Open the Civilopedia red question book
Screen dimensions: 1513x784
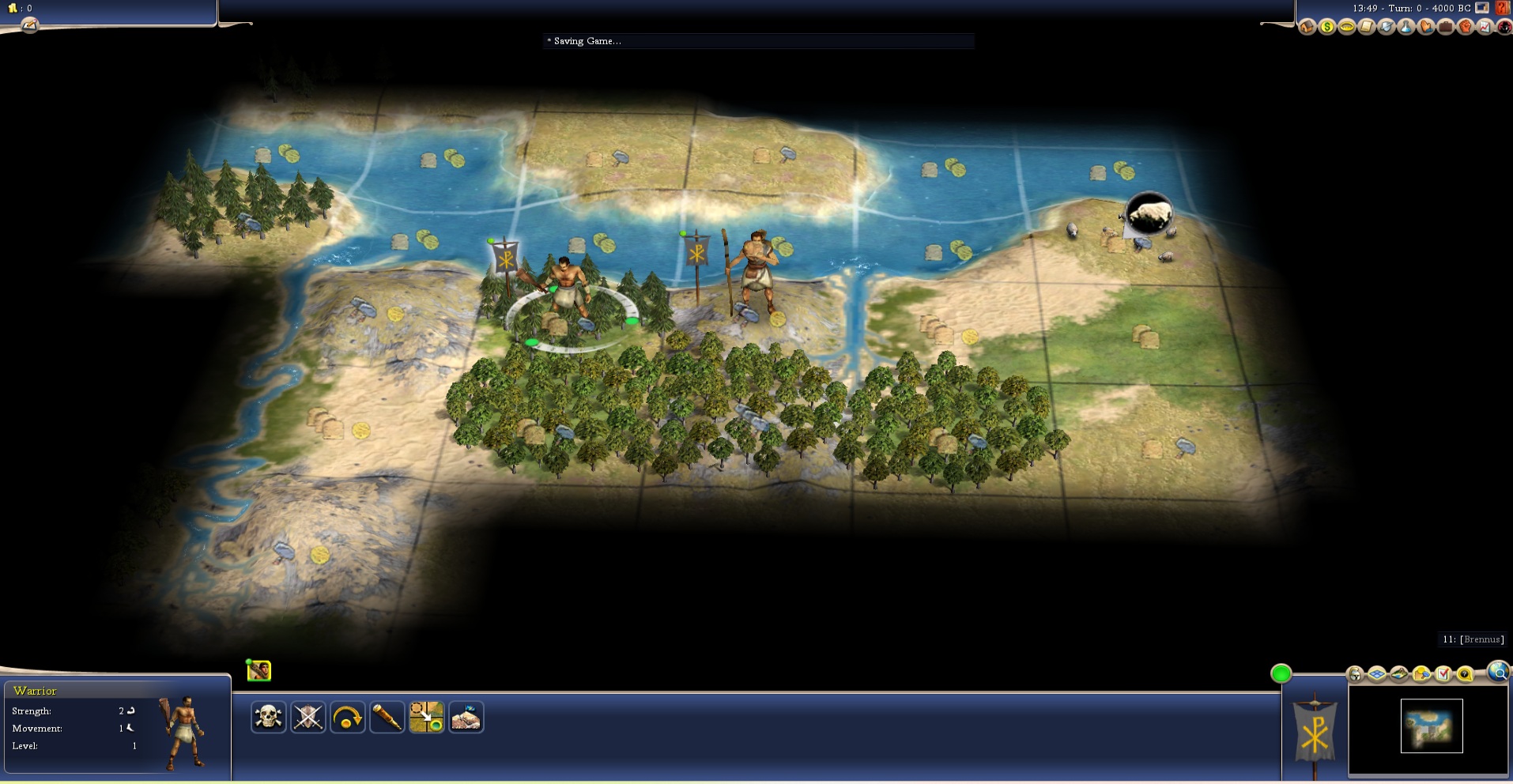[x=1503, y=8]
